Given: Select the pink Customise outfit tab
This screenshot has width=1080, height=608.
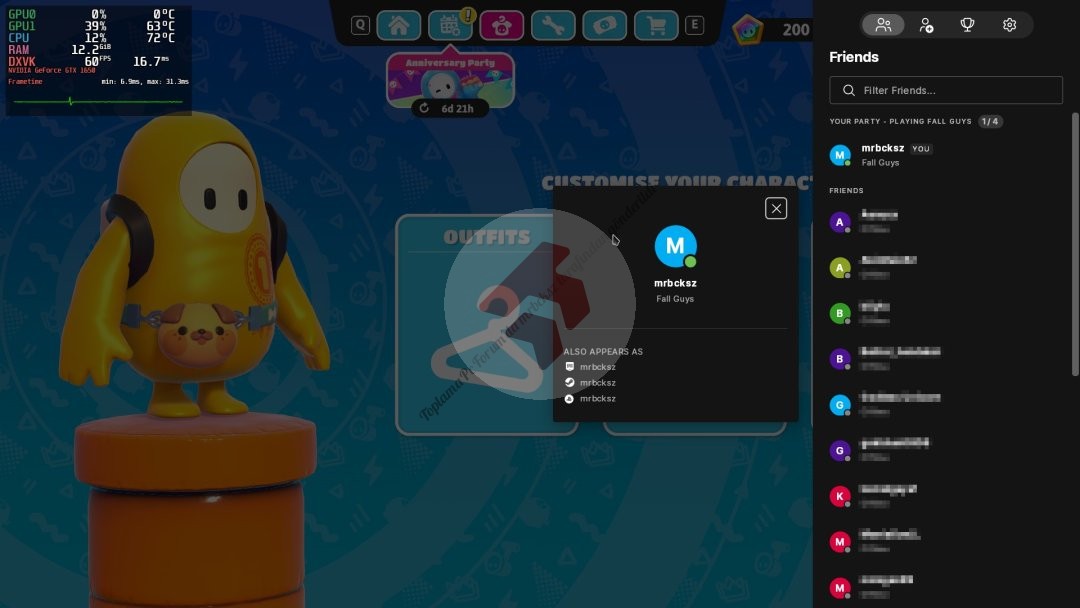Looking at the screenshot, I should click(x=501, y=25).
